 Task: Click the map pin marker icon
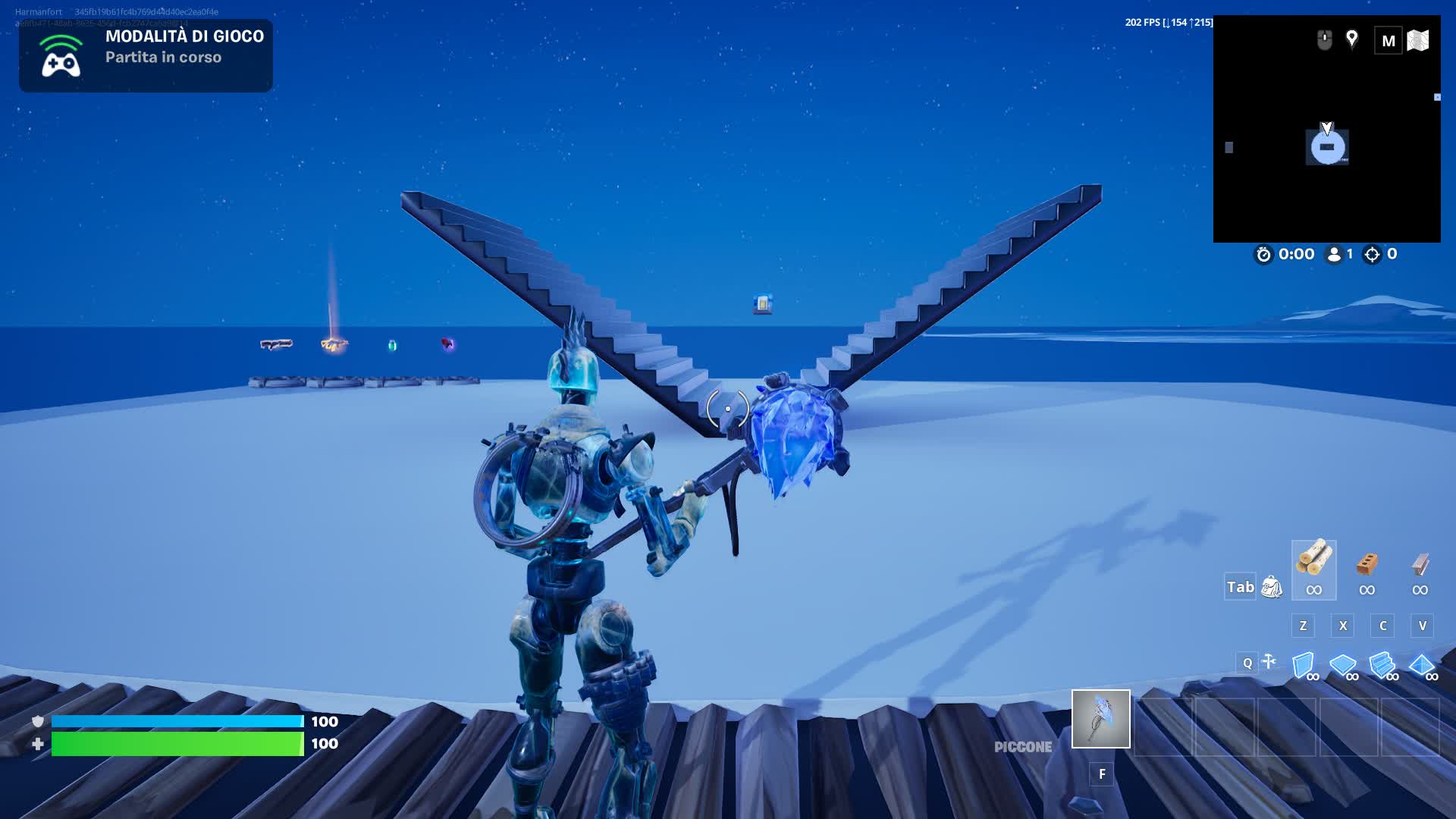tap(1351, 39)
